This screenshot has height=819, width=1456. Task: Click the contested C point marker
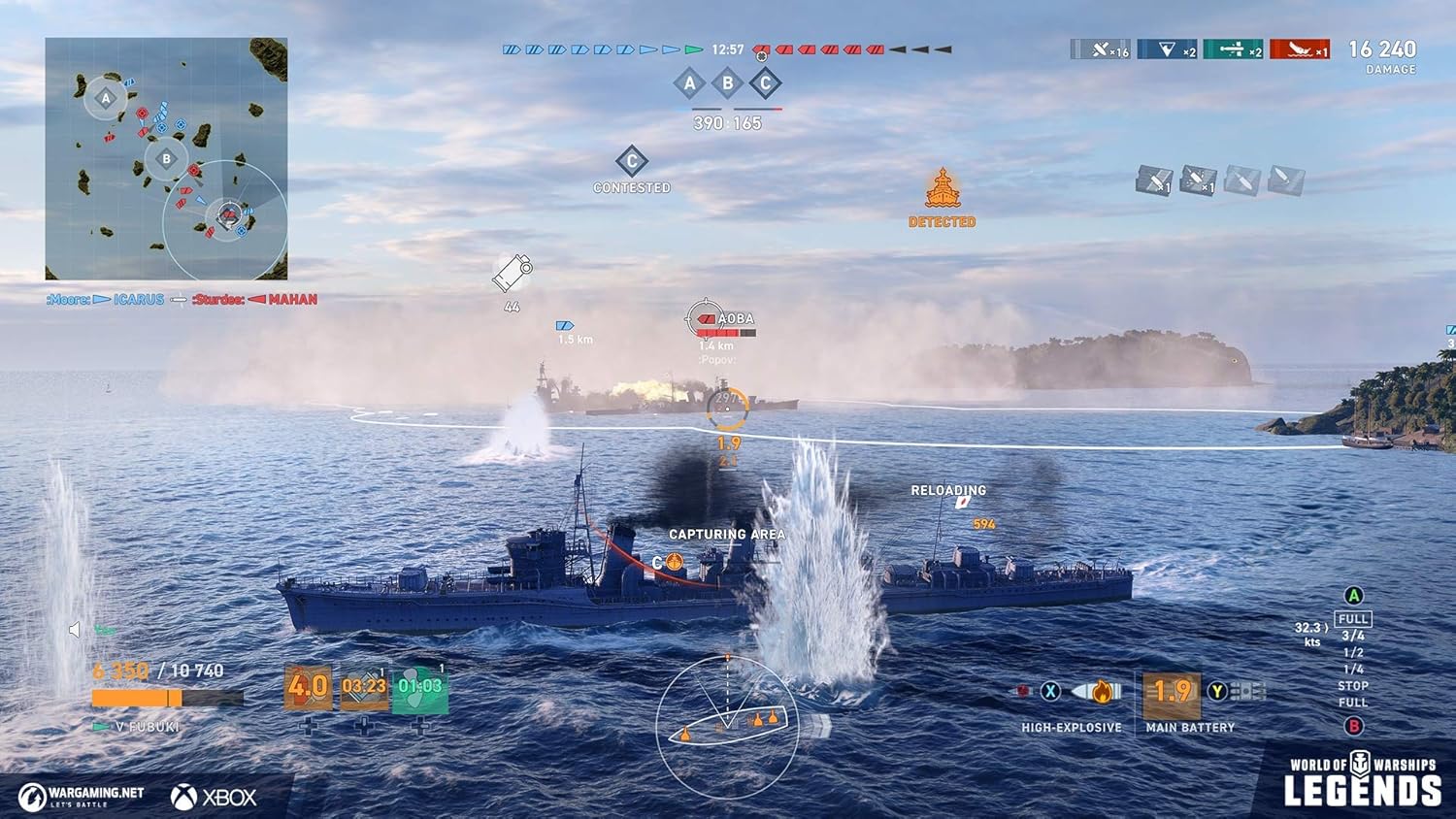coord(632,162)
